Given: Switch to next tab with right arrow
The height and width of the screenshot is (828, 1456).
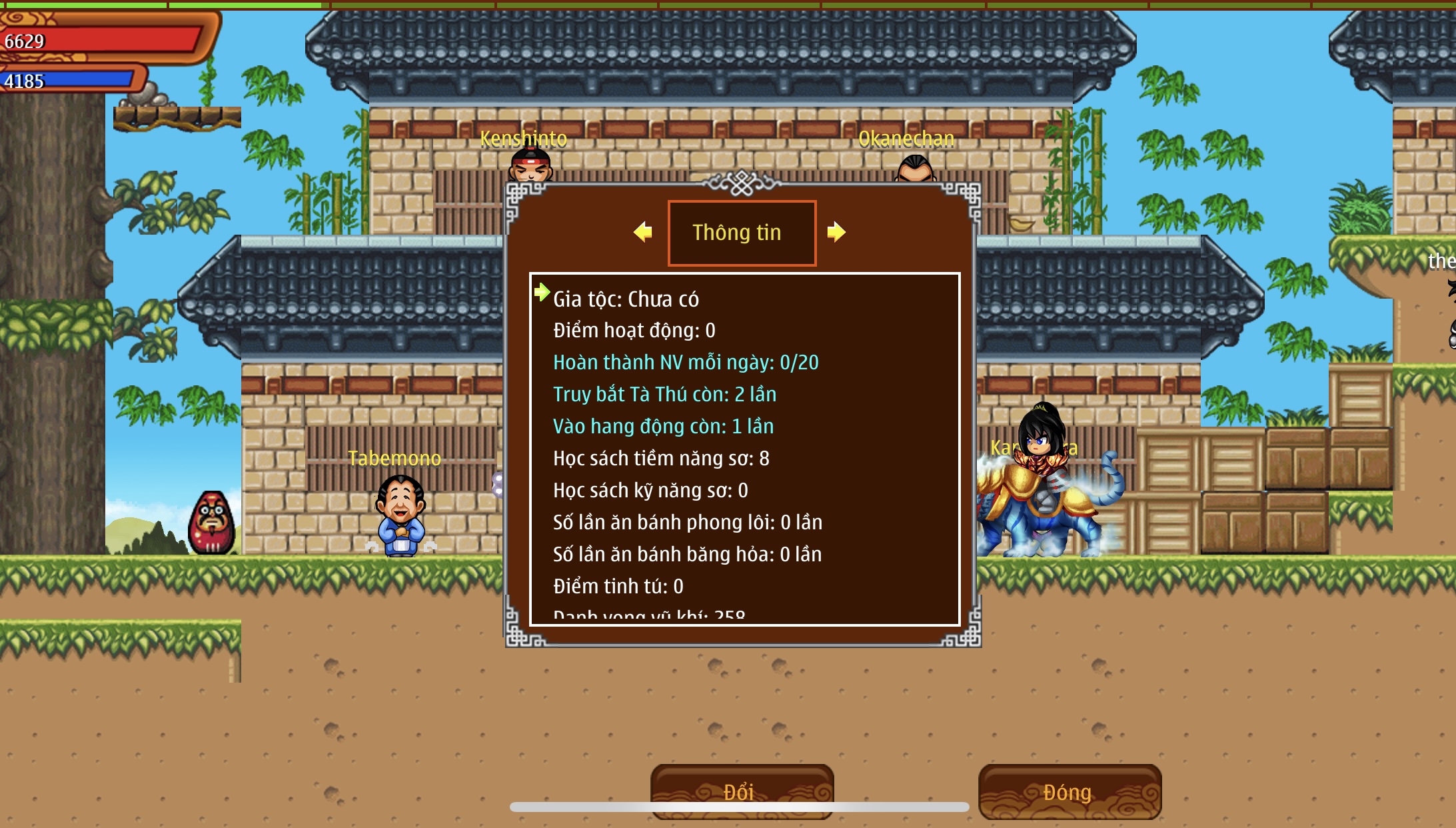Looking at the screenshot, I should click(x=836, y=232).
